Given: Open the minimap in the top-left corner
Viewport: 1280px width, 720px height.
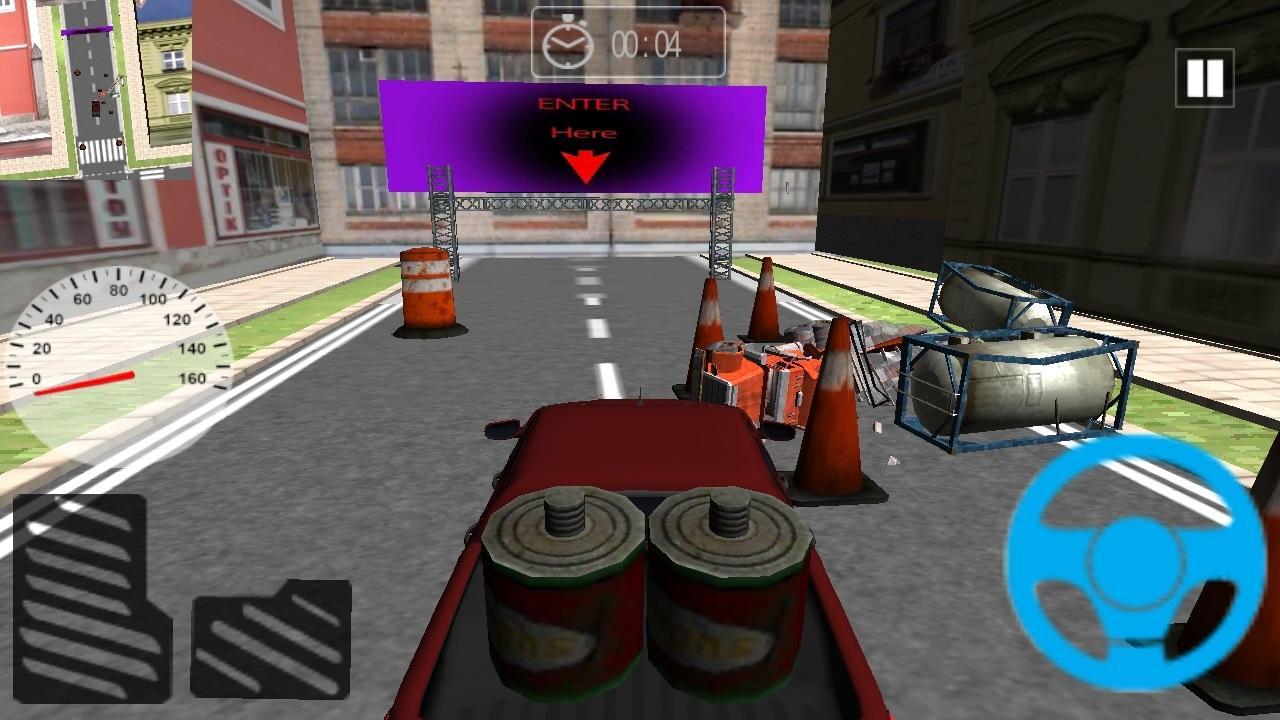Looking at the screenshot, I should [95, 90].
